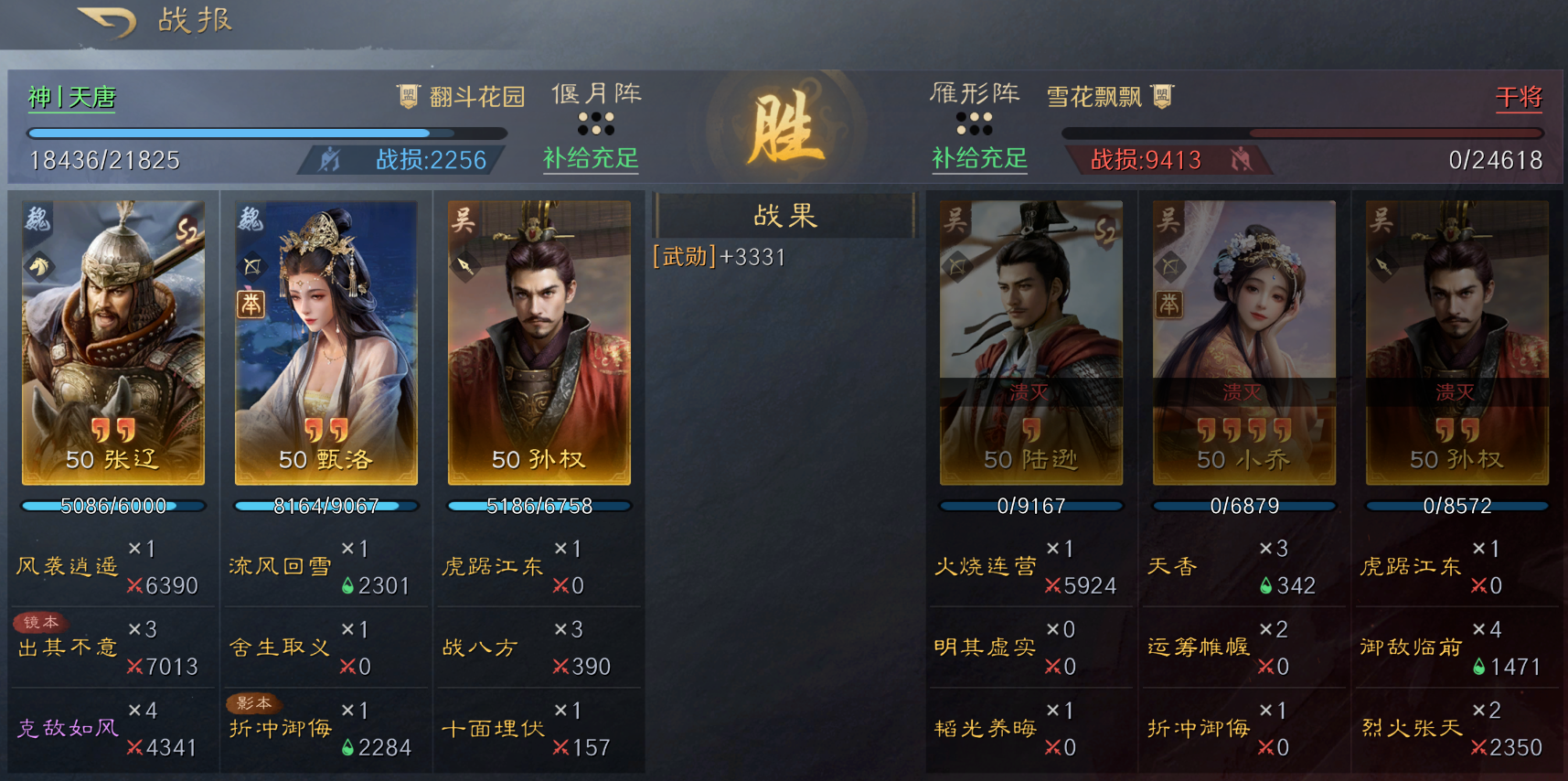
Task: Click 张辽's health bar showing 5086/6000
Action: click(x=112, y=505)
